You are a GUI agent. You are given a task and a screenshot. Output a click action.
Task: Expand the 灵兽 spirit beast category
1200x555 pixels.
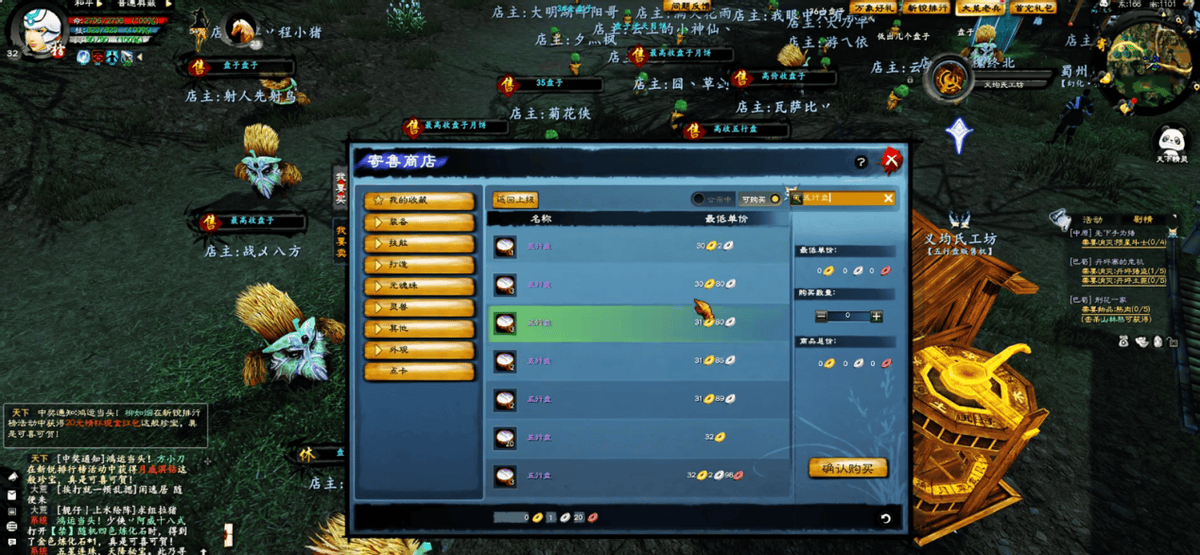coord(419,307)
